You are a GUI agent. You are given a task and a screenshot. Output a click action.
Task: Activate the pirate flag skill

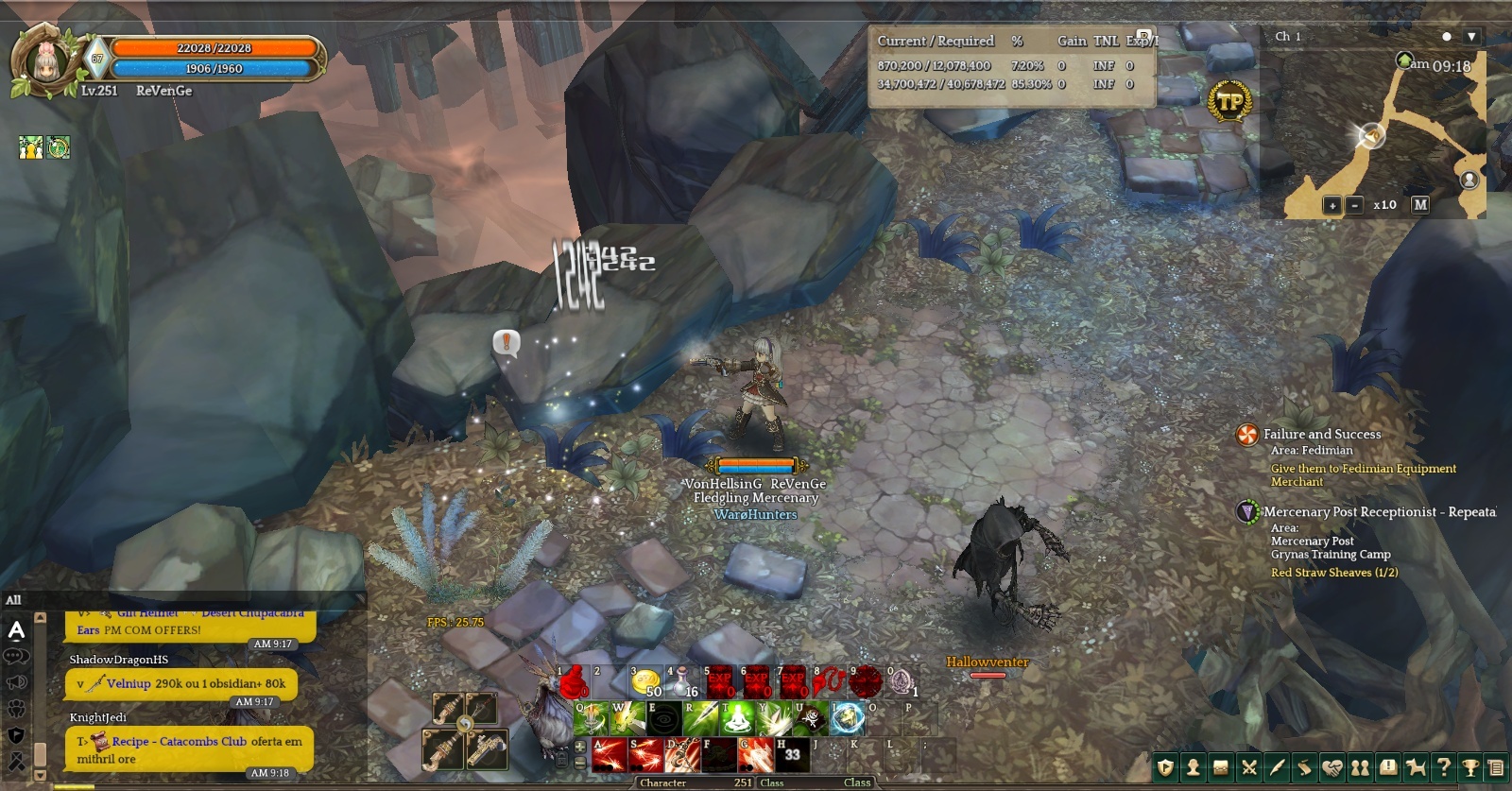pos(812,719)
